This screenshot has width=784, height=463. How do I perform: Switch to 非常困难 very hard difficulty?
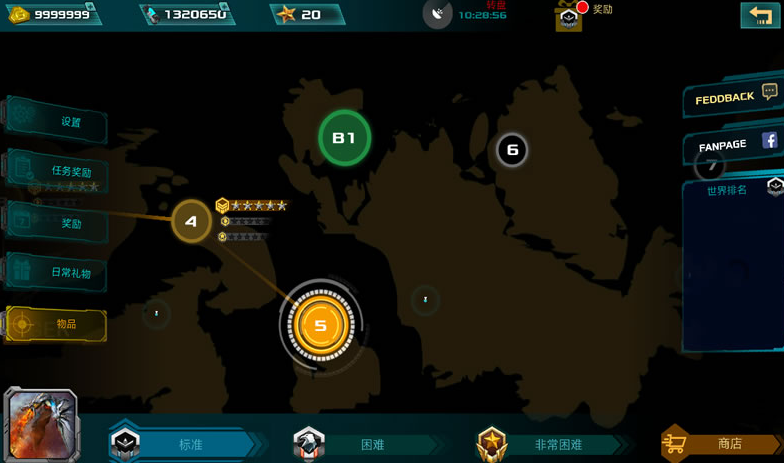548,444
